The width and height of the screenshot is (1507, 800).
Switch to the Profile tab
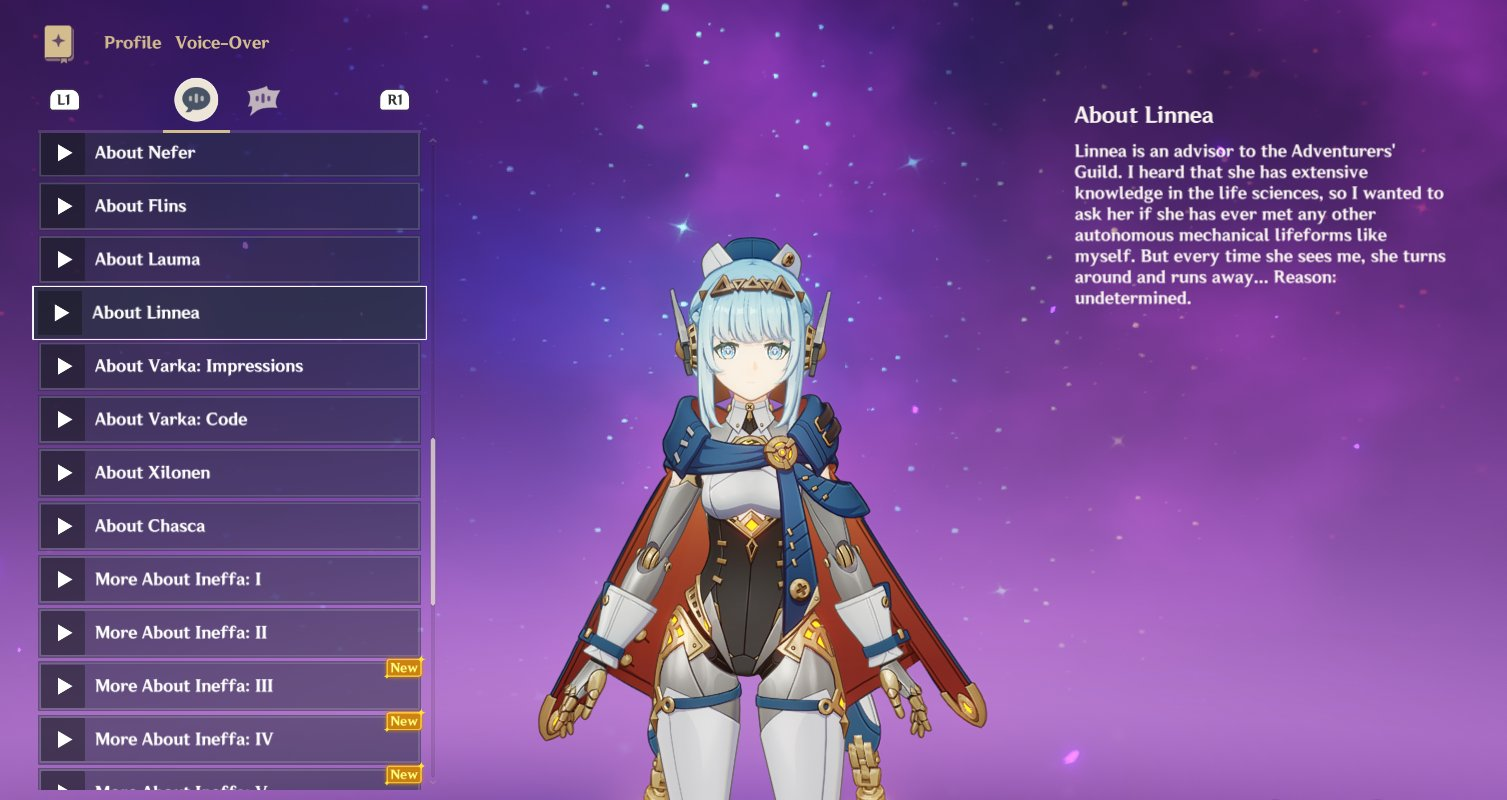[132, 42]
